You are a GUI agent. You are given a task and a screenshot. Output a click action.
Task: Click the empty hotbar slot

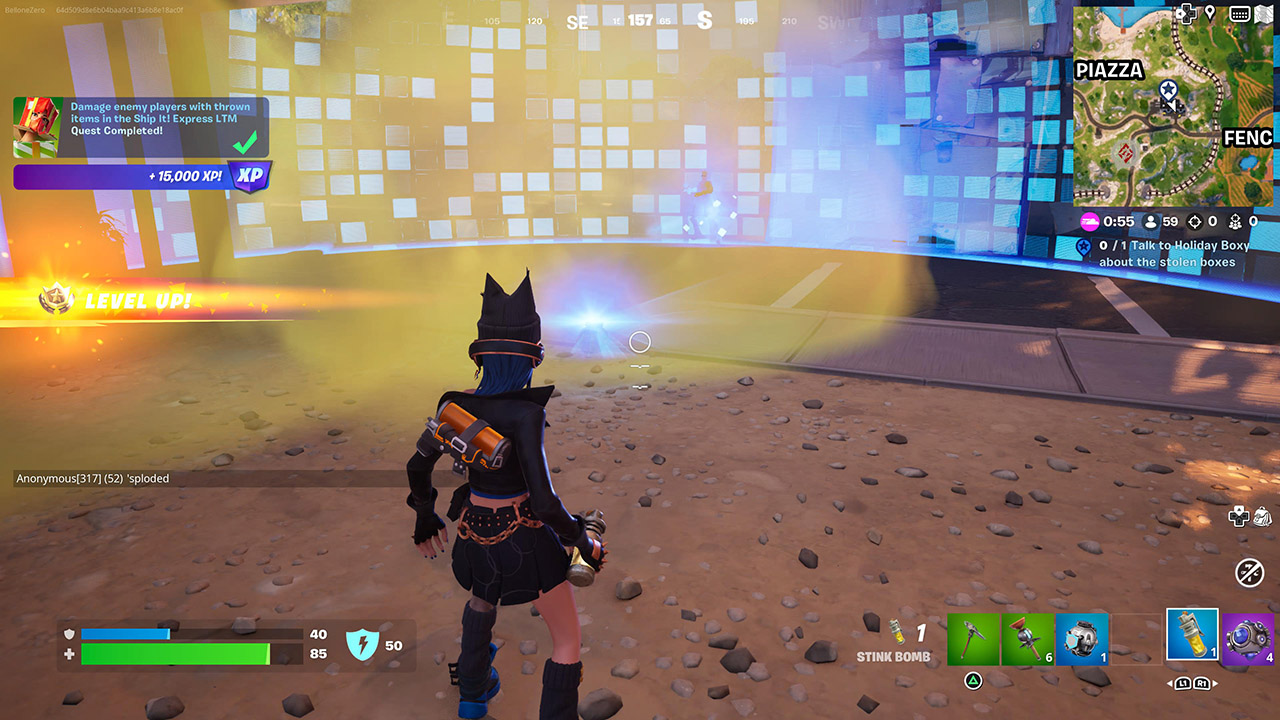tap(1137, 637)
